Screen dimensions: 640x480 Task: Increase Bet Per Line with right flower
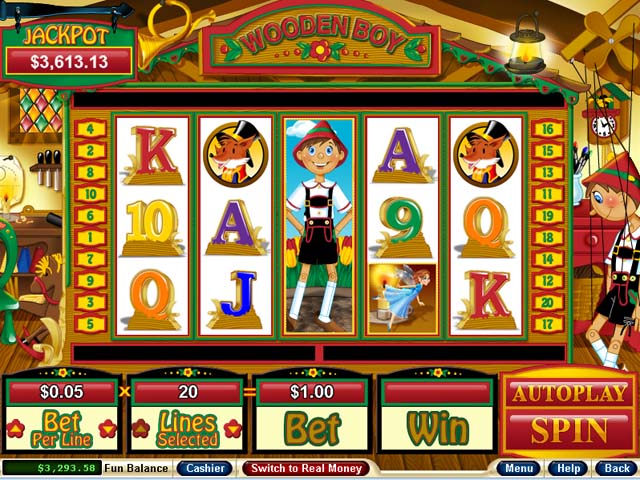click(108, 429)
